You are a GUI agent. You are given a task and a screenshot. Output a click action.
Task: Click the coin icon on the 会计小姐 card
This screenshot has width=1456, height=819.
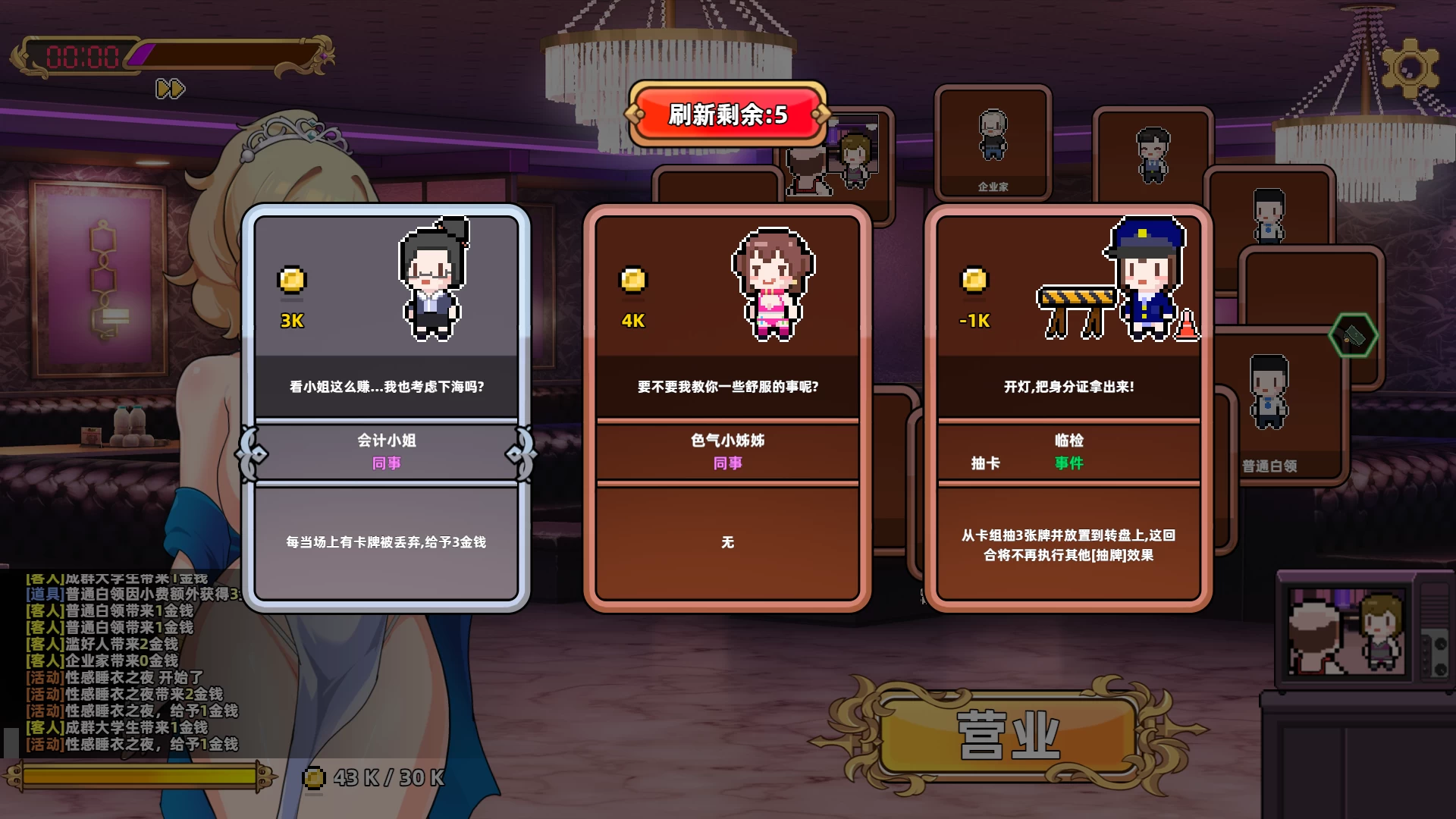point(292,281)
